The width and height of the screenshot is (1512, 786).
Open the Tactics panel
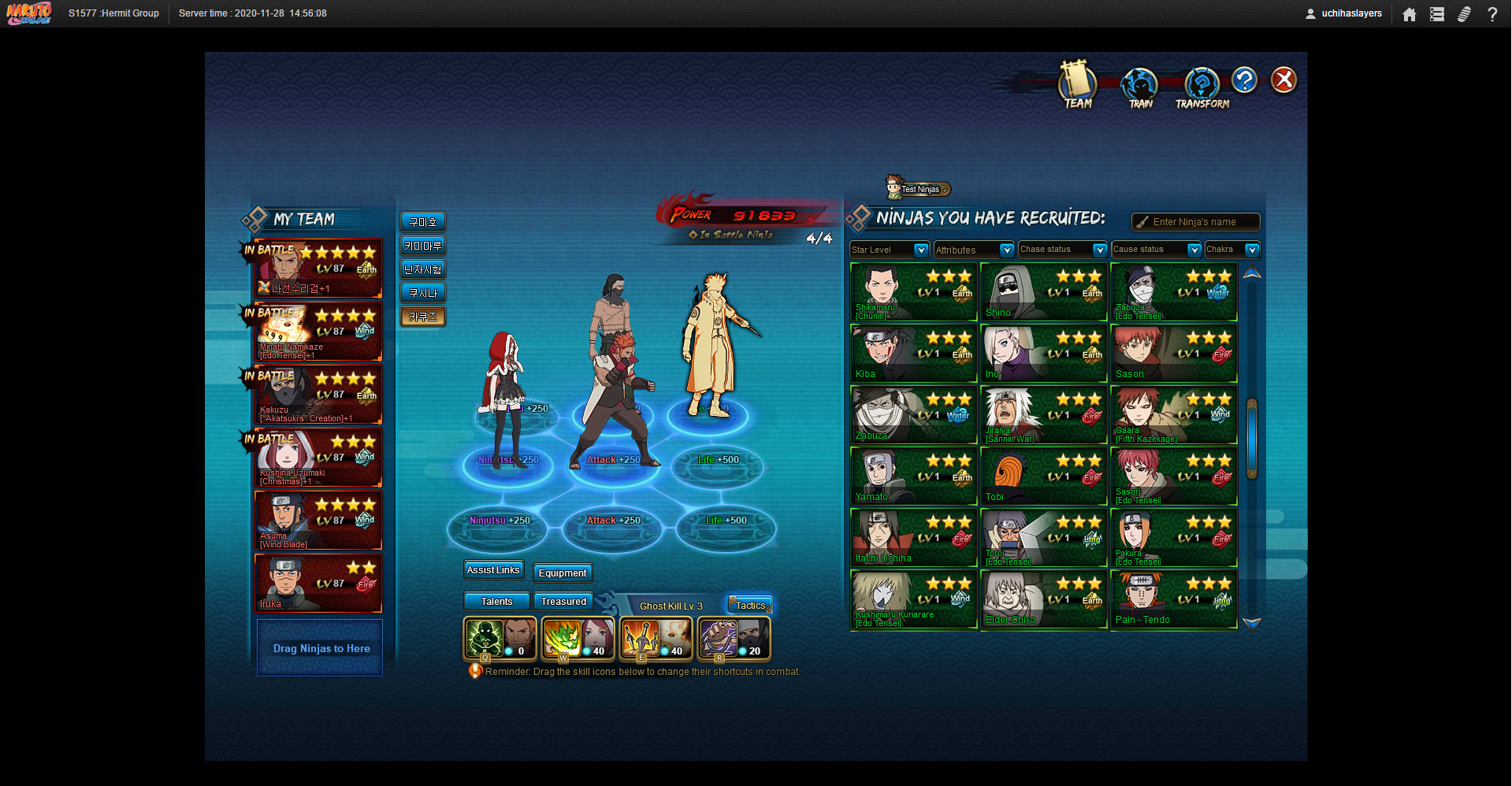pos(750,606)
